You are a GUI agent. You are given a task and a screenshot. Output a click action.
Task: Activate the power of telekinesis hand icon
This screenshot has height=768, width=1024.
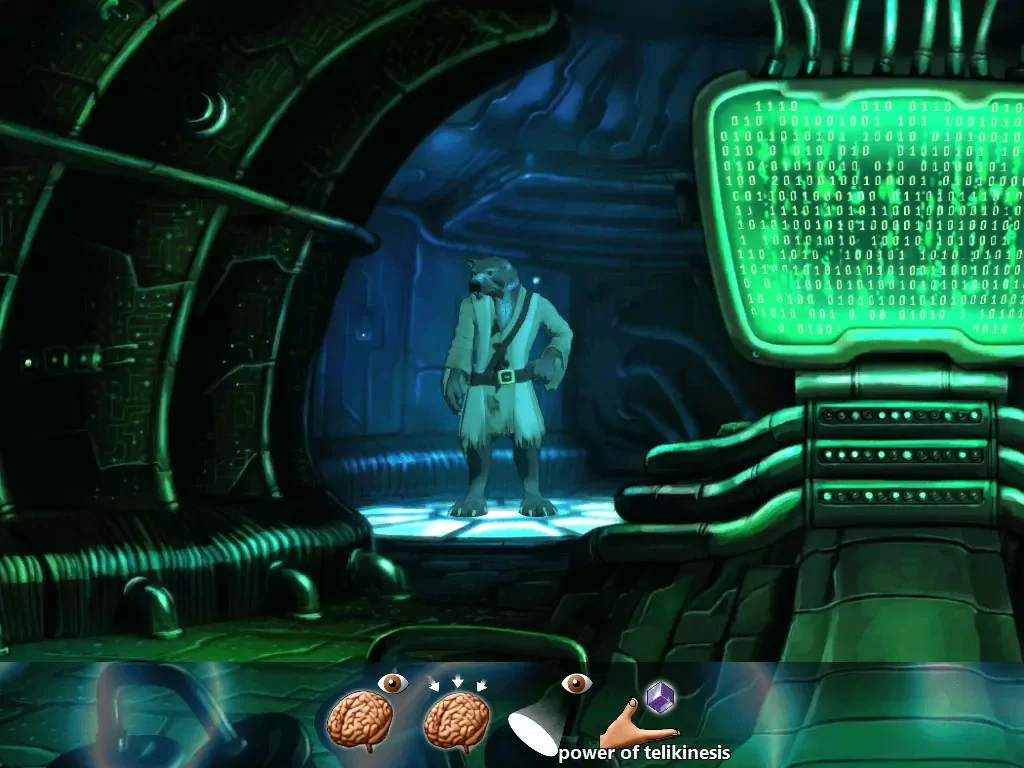coord(638,717)
